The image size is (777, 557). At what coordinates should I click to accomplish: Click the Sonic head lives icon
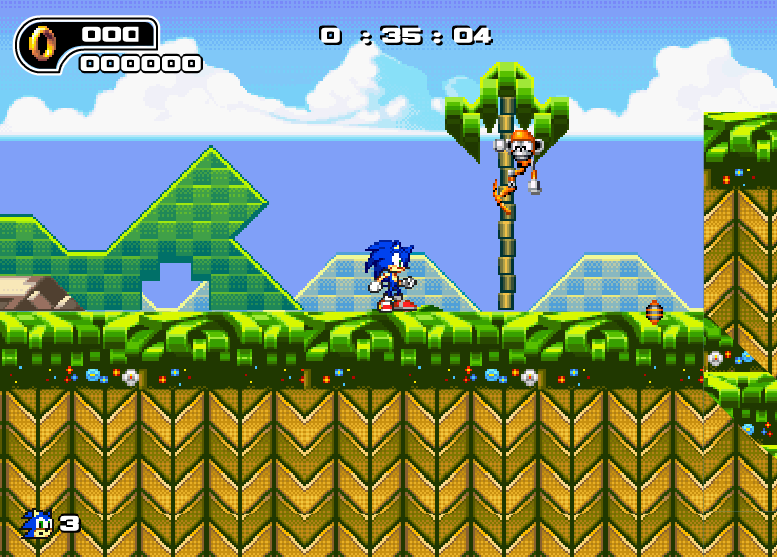pos(37,523)
